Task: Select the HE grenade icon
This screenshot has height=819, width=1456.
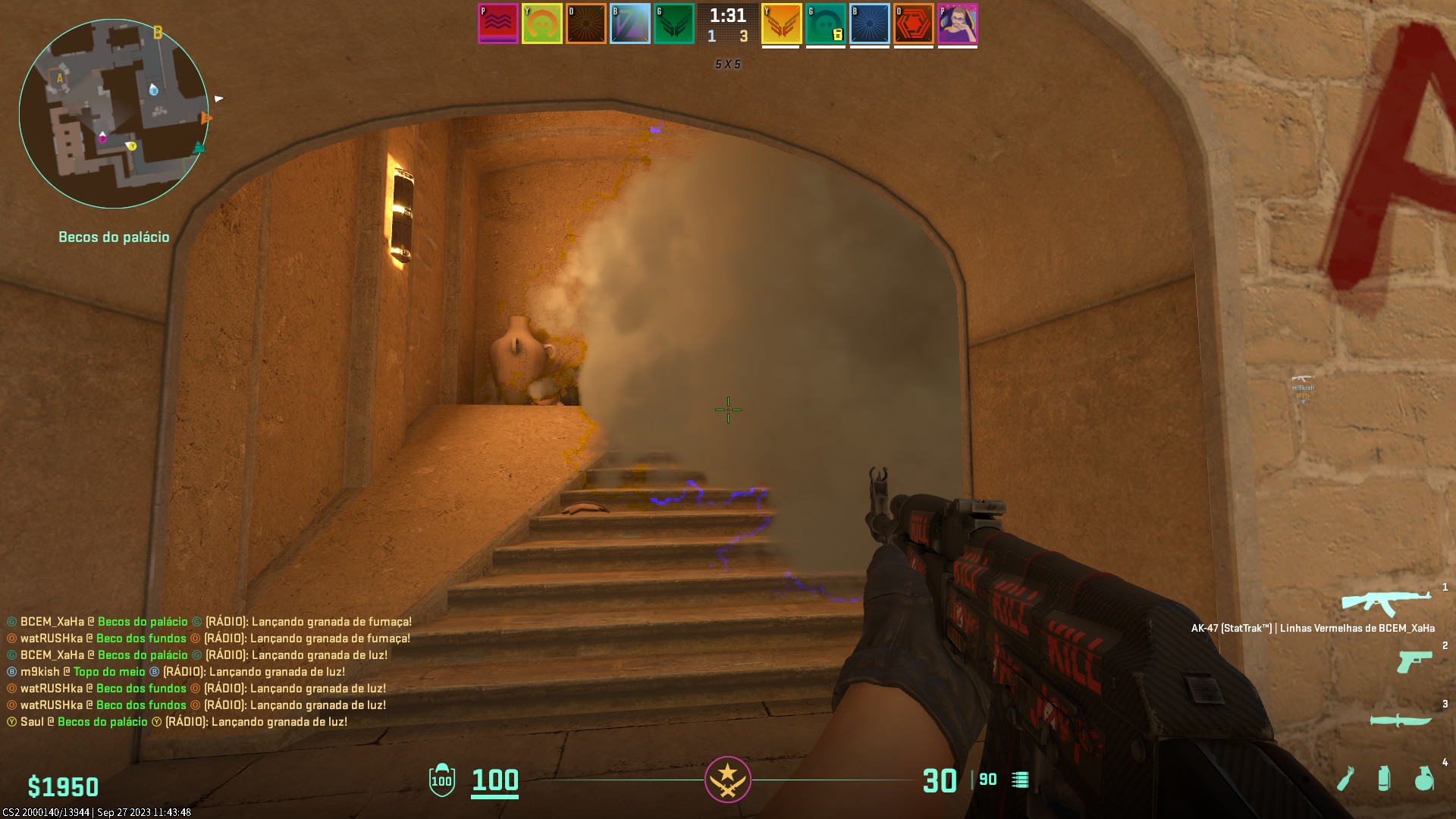Action: [1426, 780]
